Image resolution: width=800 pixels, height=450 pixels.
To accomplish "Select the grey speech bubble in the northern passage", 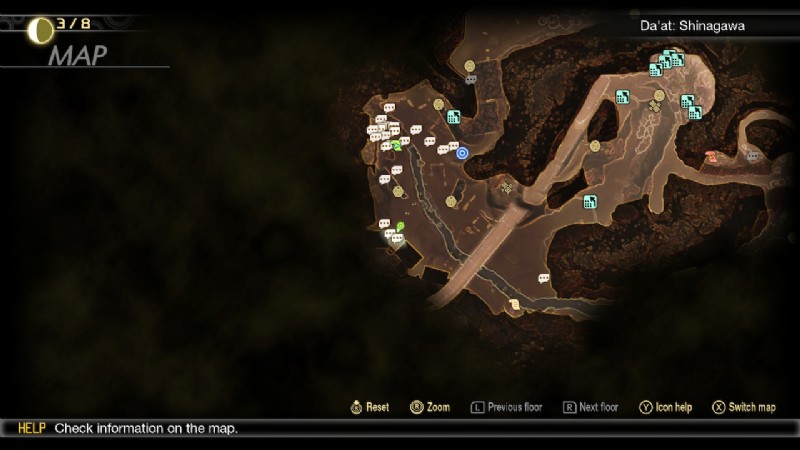I will 471,79.
